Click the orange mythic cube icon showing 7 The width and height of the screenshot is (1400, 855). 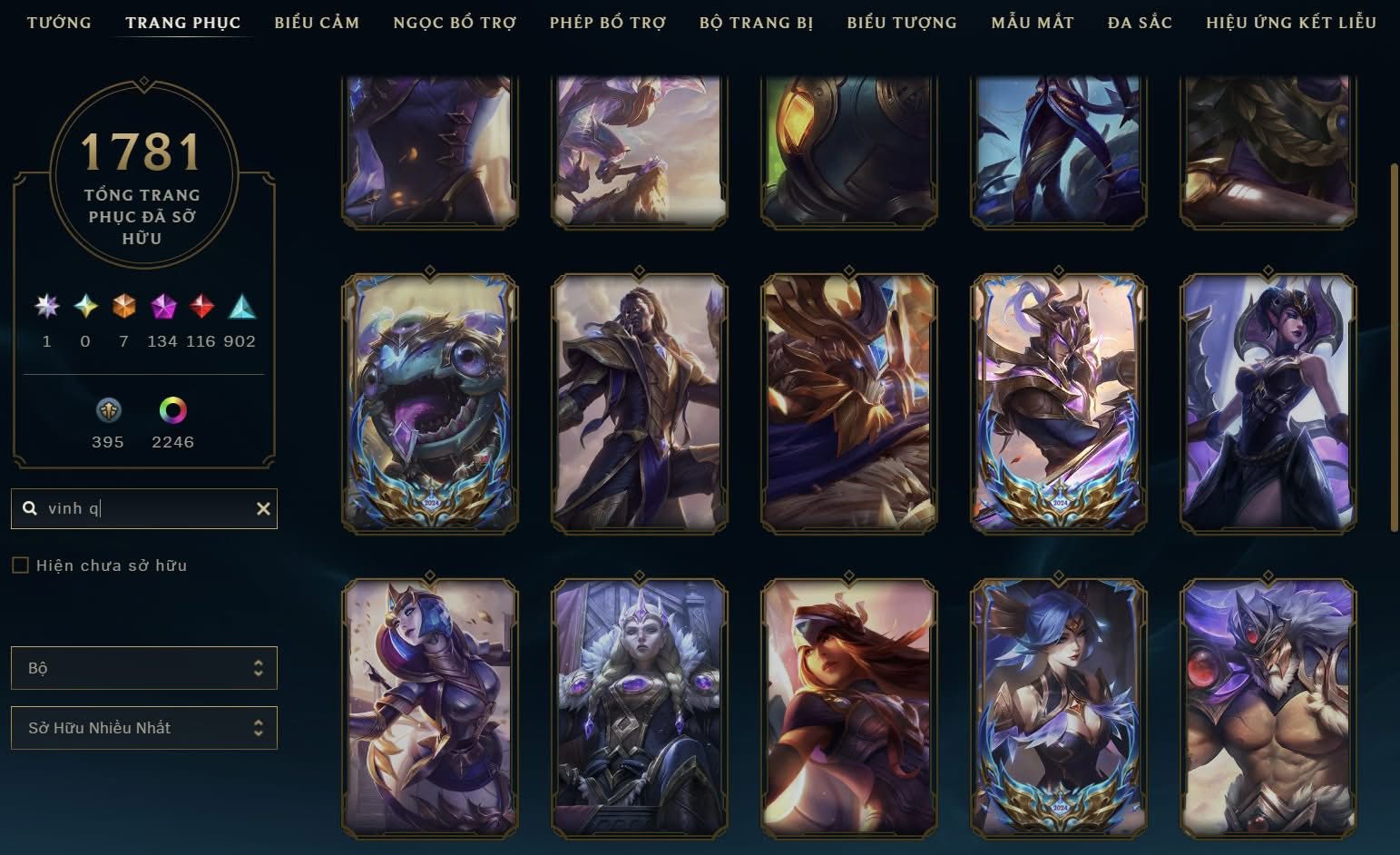(123, 306)
